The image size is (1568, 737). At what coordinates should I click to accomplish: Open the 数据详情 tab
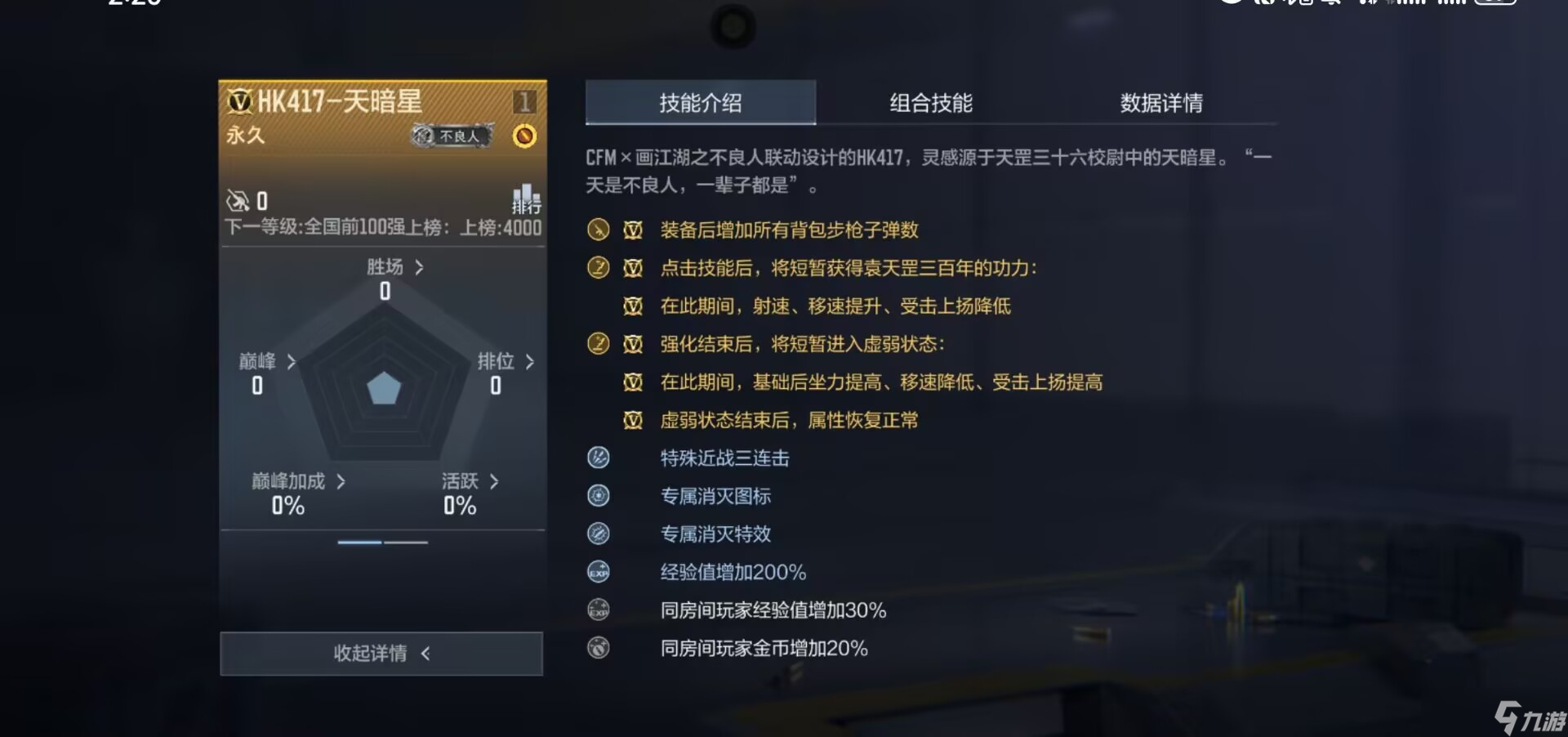point(1163,103)
